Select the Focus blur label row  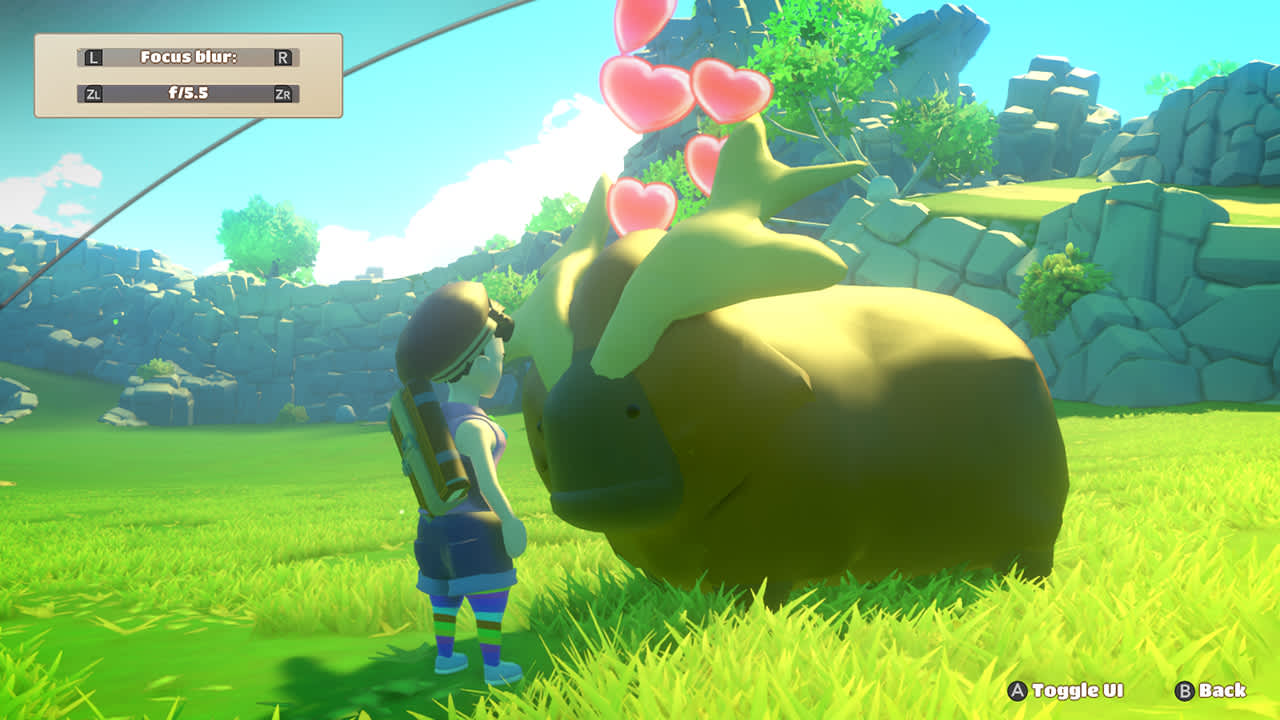[190, 57]
